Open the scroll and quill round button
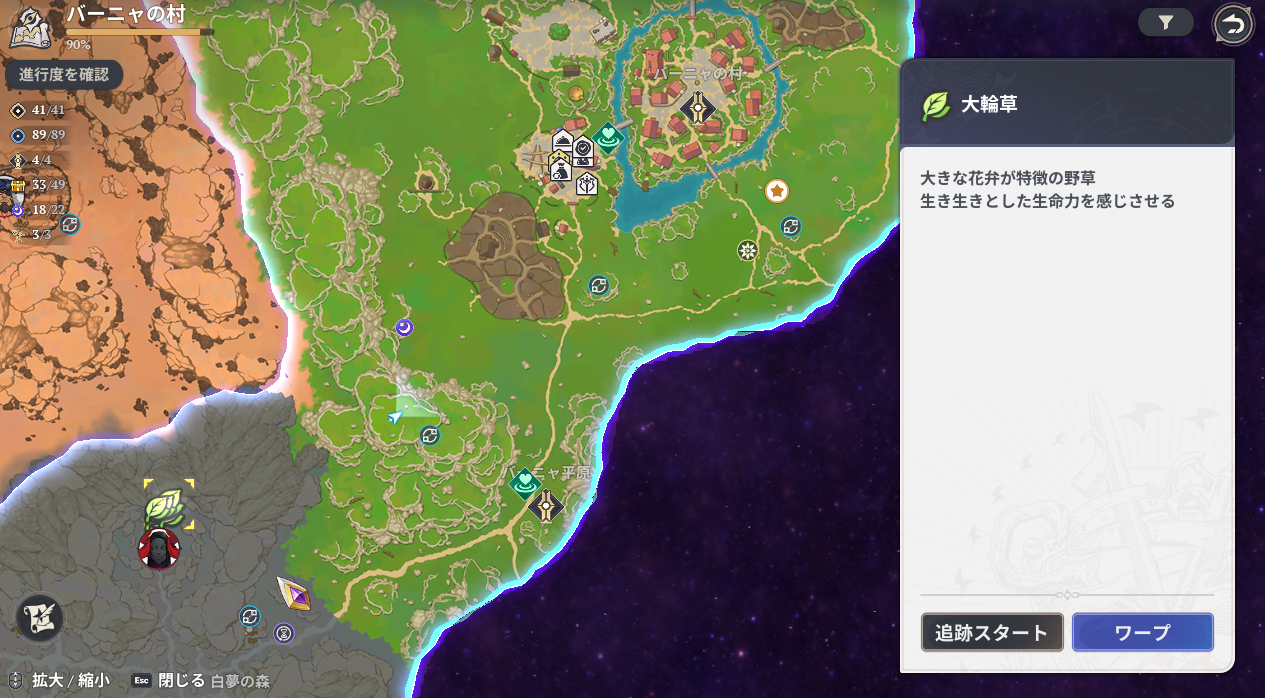1265x698 pixels. pos(40,617)
